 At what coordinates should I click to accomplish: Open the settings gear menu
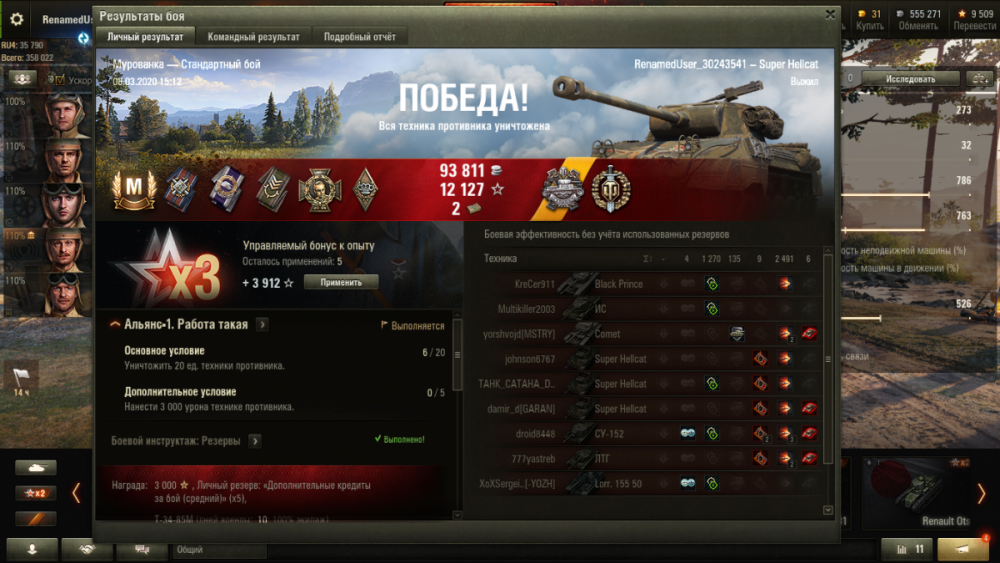16,18
